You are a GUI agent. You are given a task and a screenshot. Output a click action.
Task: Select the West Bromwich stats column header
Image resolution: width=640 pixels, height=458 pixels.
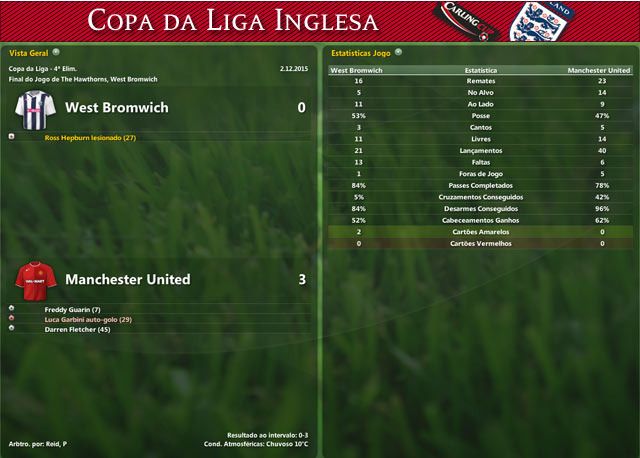click(x=354, y=71)
